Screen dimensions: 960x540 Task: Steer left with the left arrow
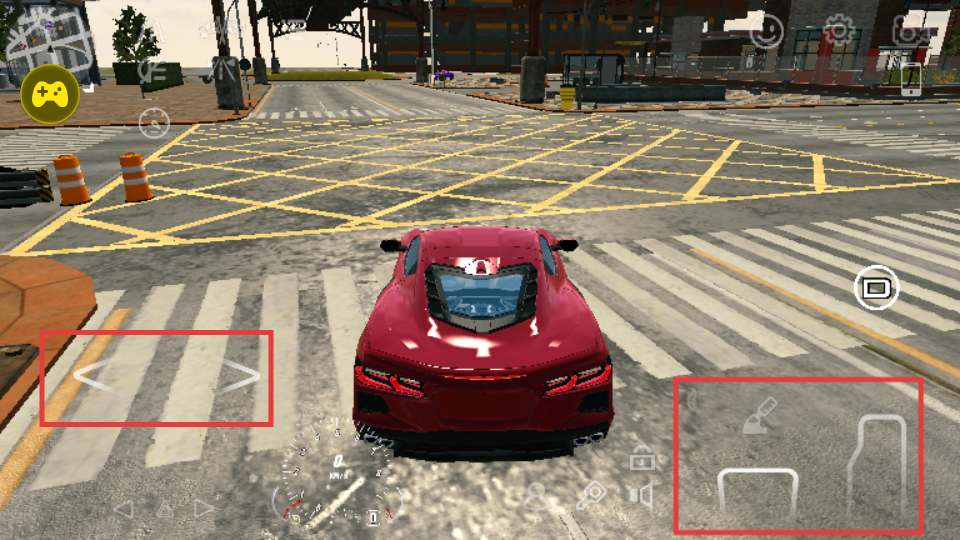coord(92,378)
